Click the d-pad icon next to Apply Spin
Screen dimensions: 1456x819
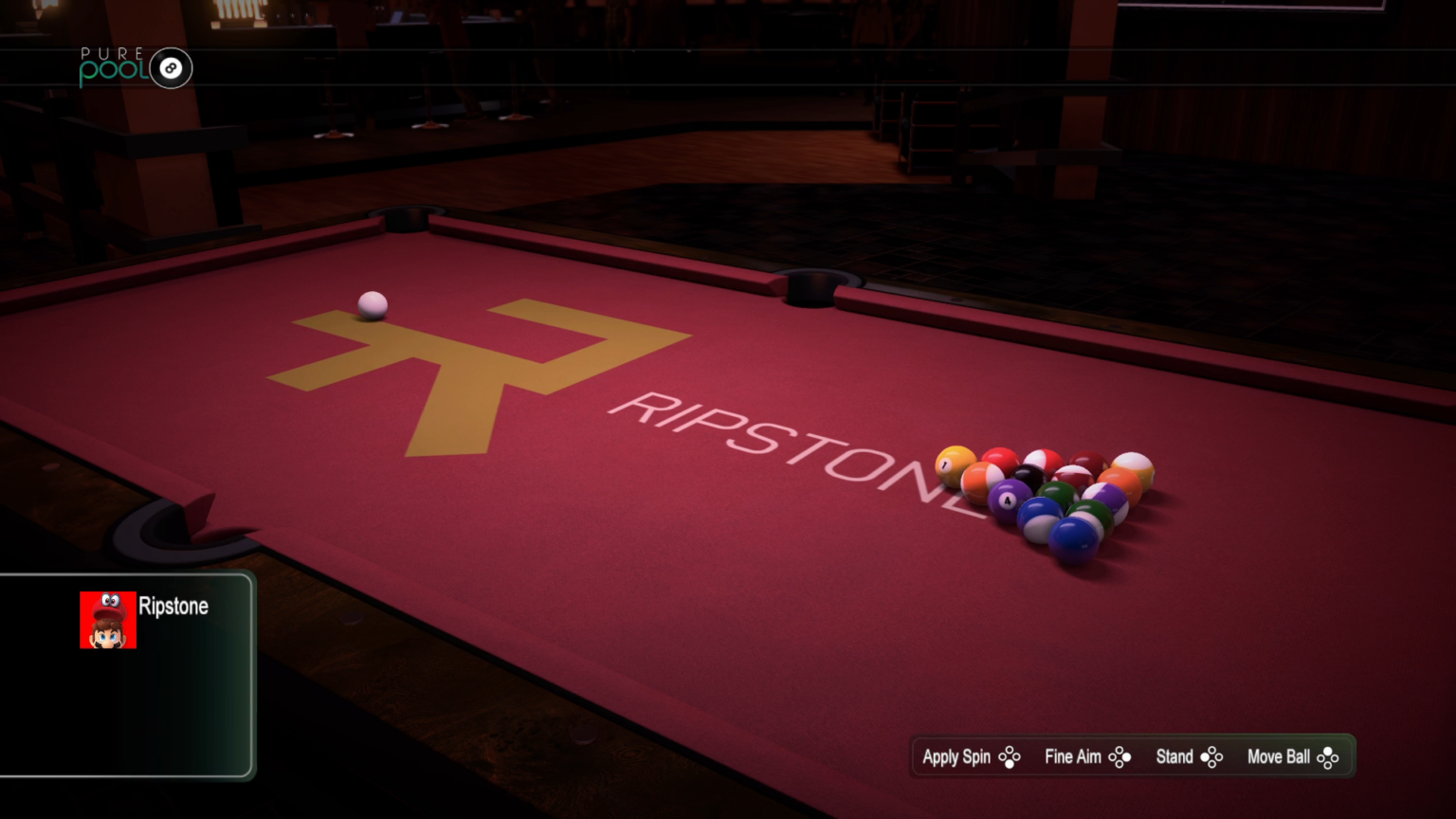click(1011, 756)
